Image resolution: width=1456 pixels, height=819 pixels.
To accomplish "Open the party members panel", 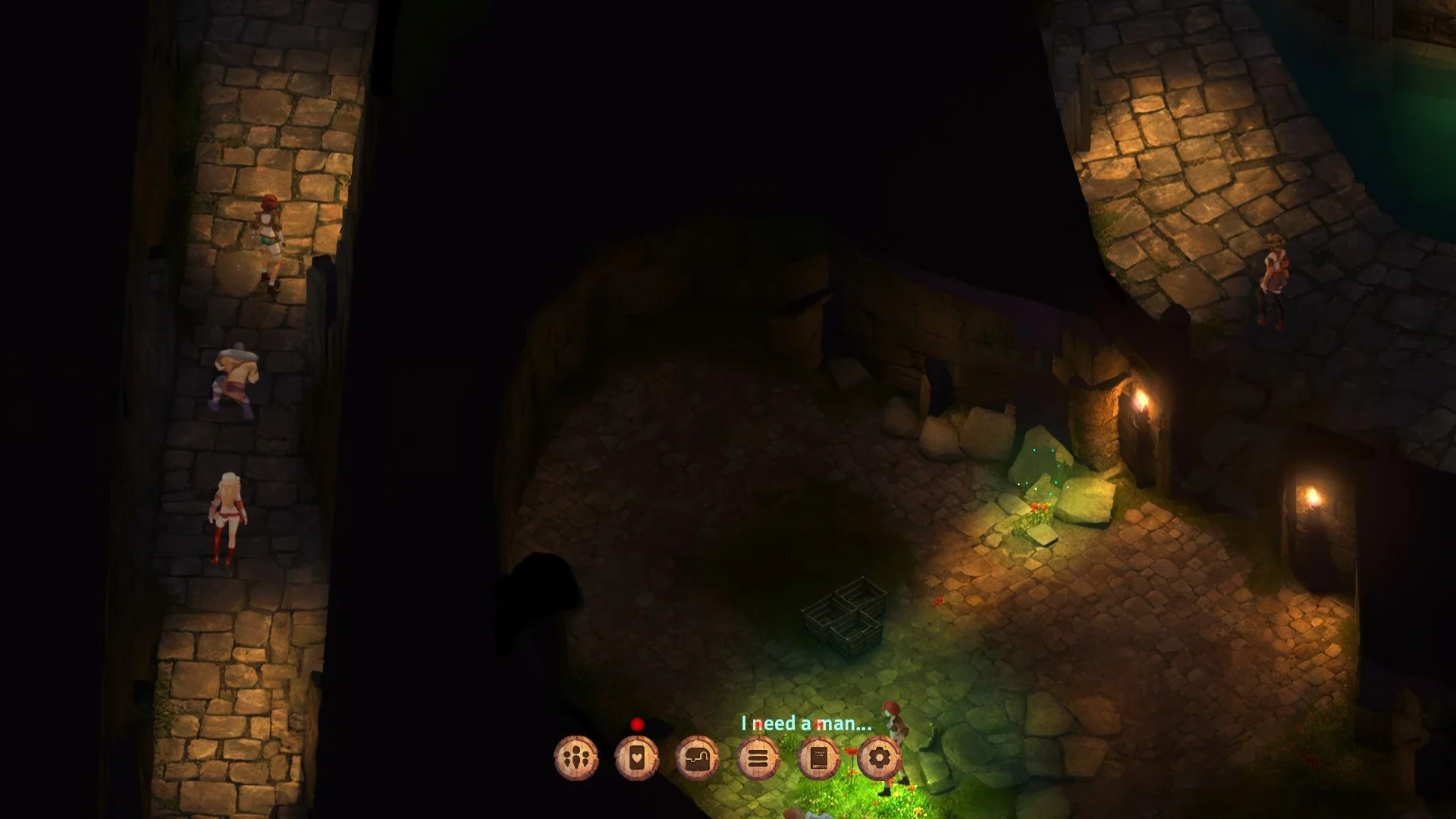I will pyautogui.click(x=576, y=758).
